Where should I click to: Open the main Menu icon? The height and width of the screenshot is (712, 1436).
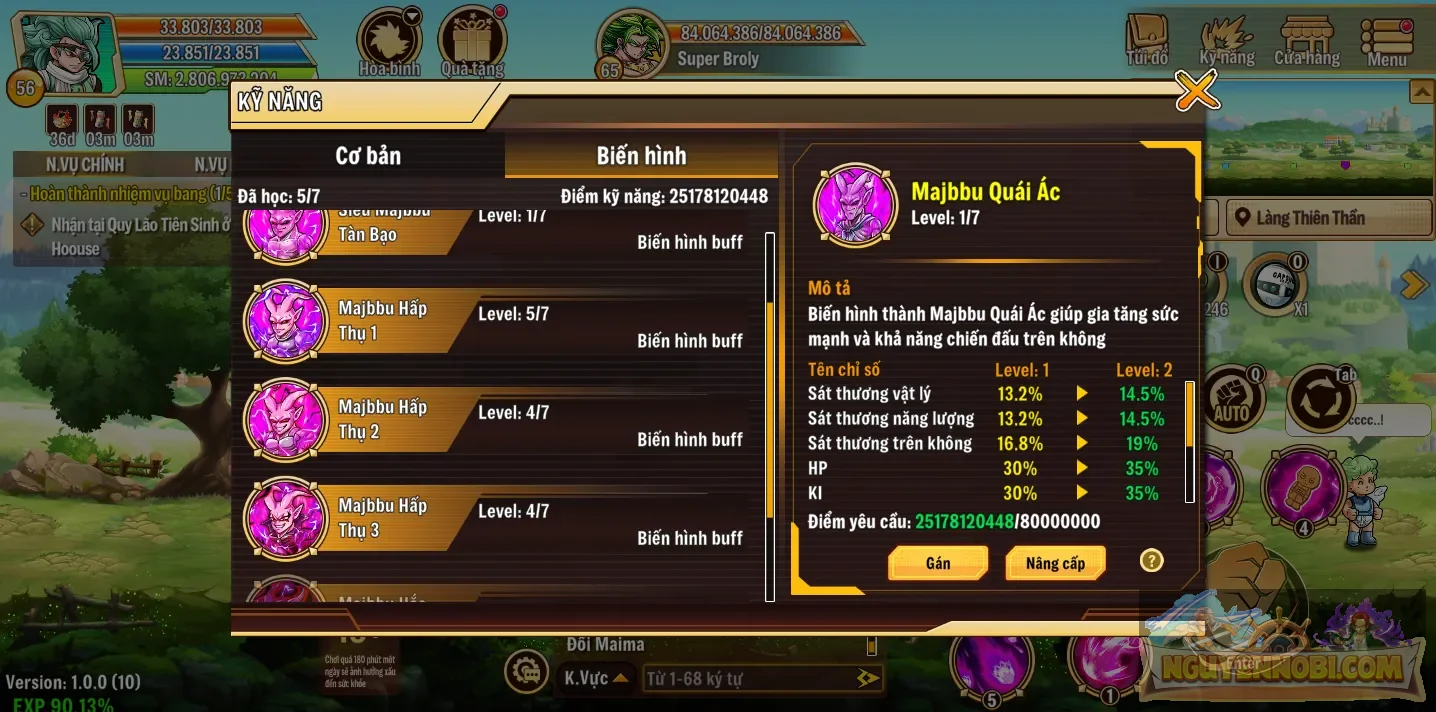pyautogui.click(x=1387, y=42)
